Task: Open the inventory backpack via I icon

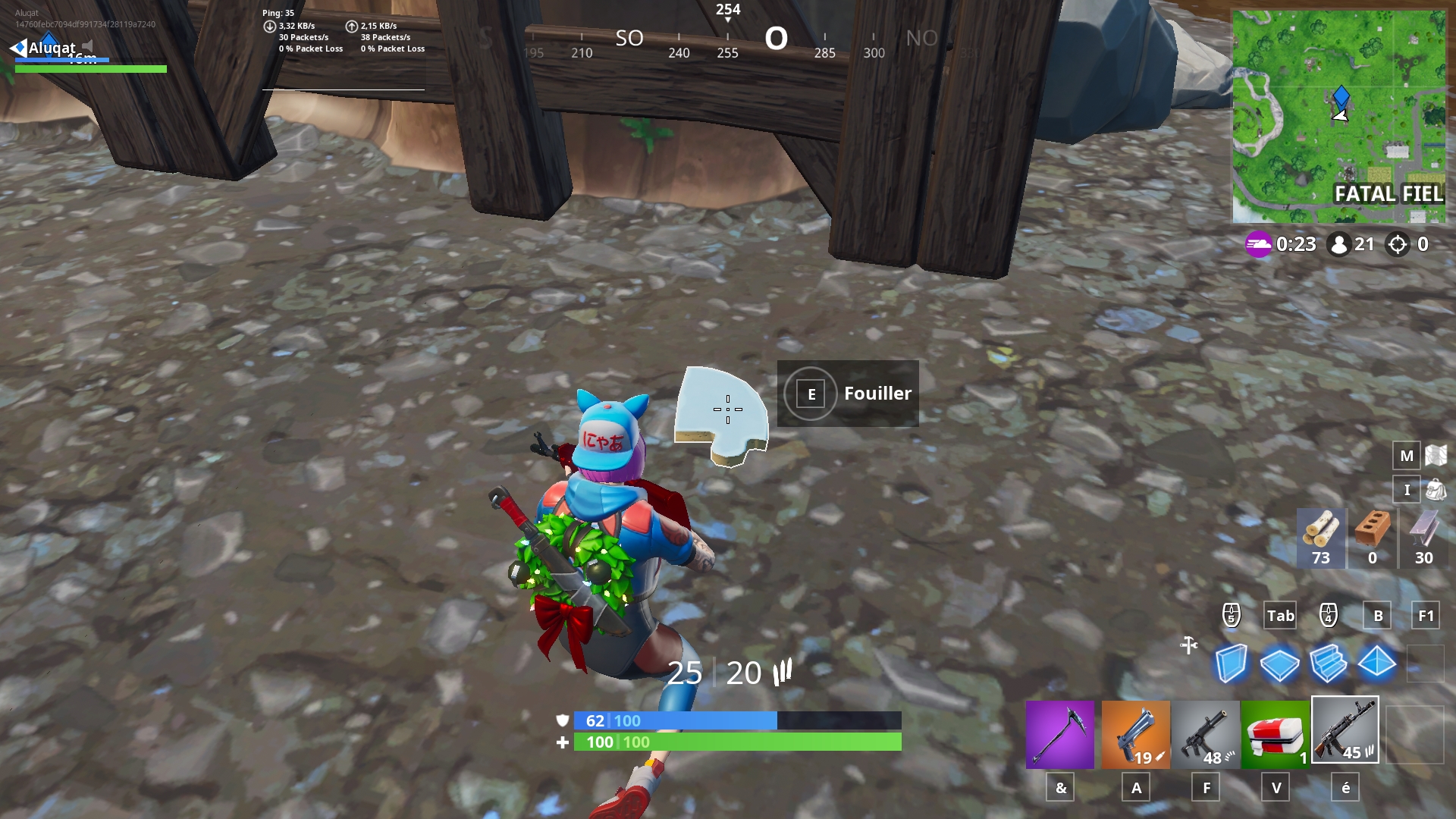Action: (1407, 489)
